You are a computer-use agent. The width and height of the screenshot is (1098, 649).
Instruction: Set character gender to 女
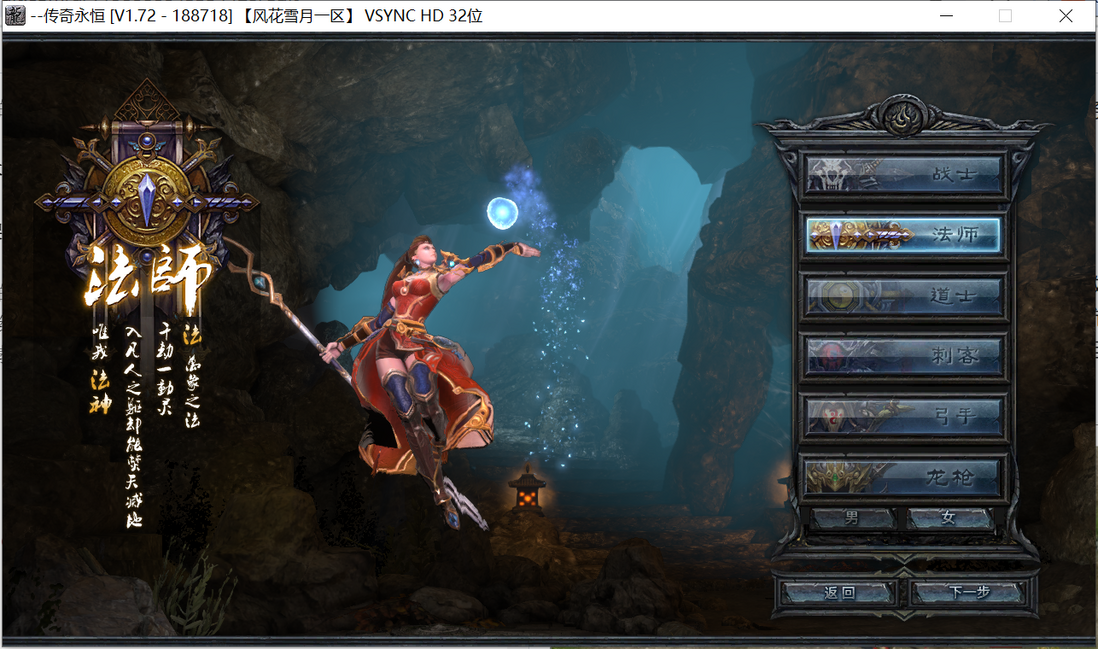(x=949, y=518)
